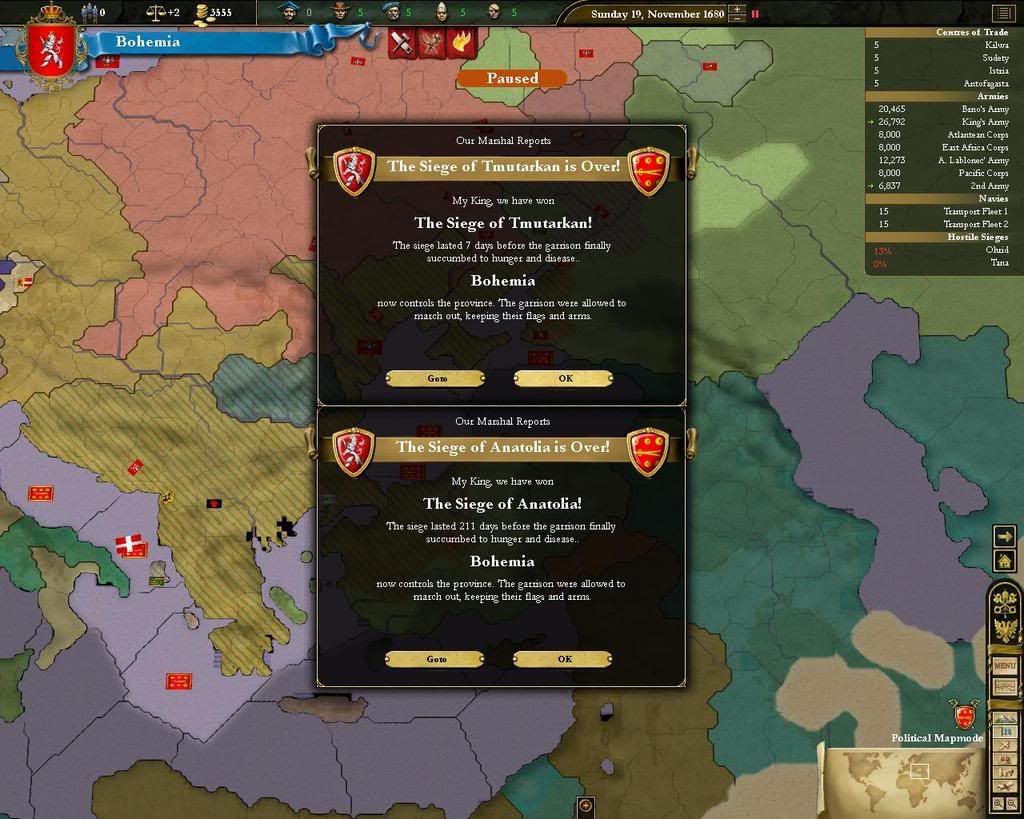Viewport: 1024px width, 819px height.
Task: Open the outliner list icon
Action: 1001,13
